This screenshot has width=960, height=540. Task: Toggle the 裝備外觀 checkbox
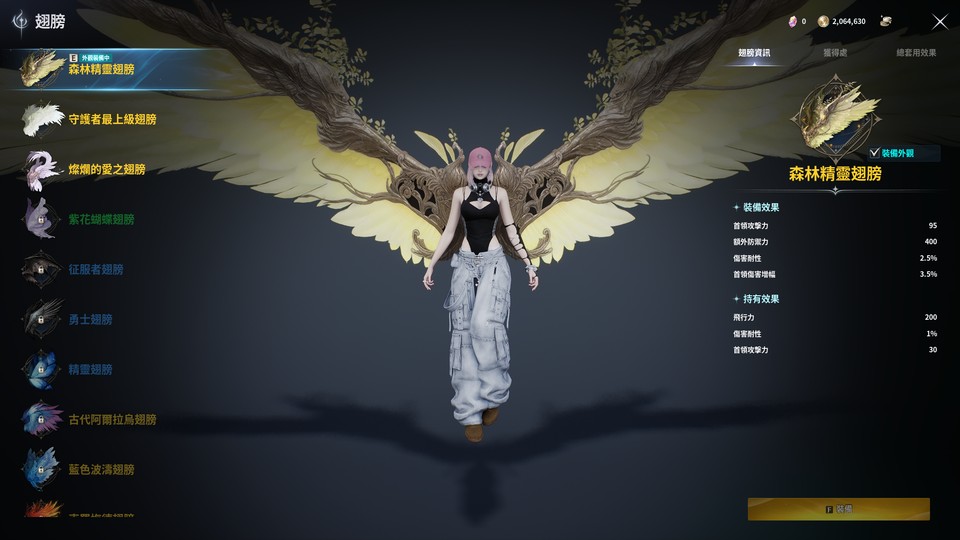point(875,153)
